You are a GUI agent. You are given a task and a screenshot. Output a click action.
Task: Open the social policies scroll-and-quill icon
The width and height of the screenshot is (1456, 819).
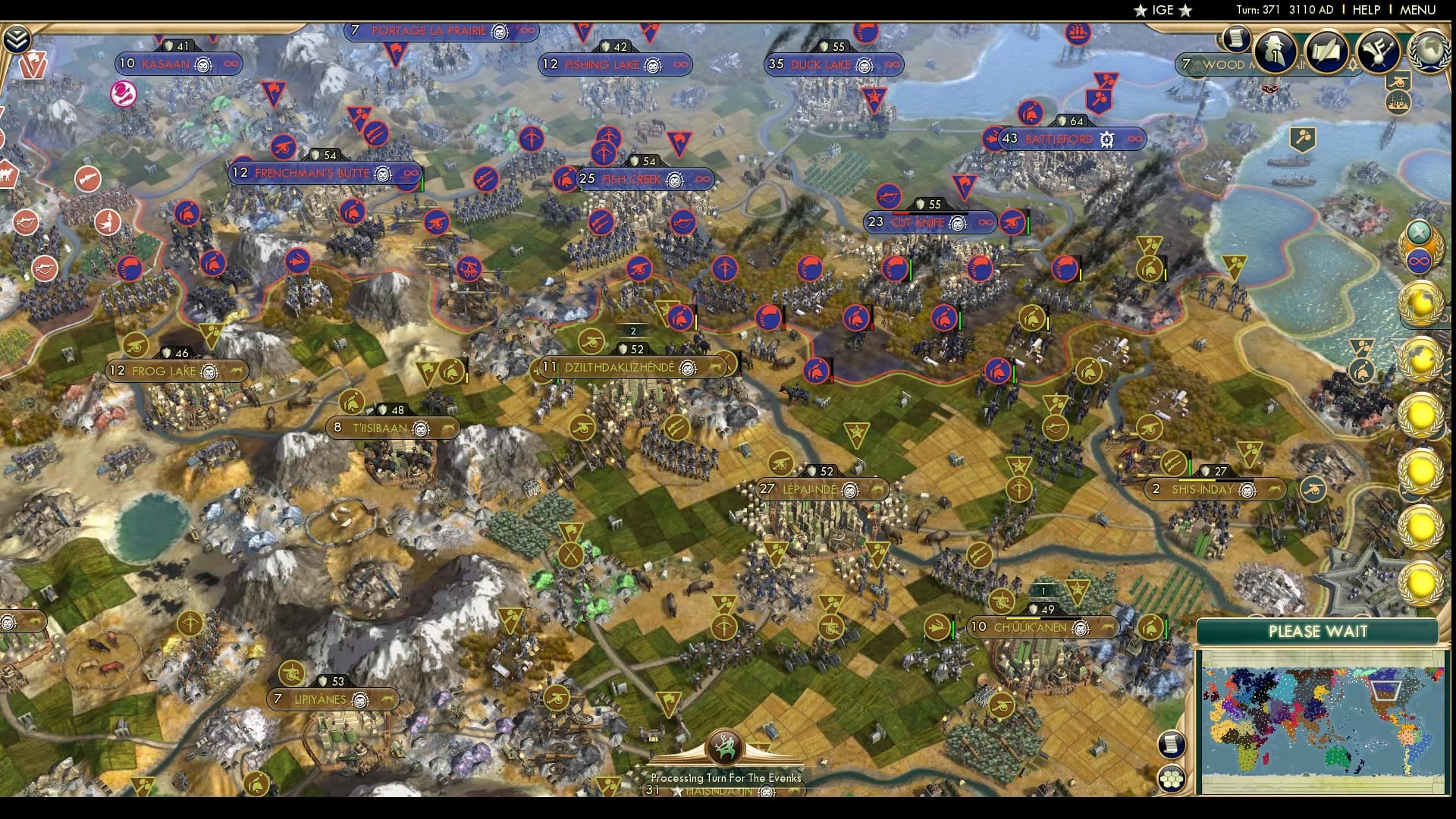coord(1326,50)
